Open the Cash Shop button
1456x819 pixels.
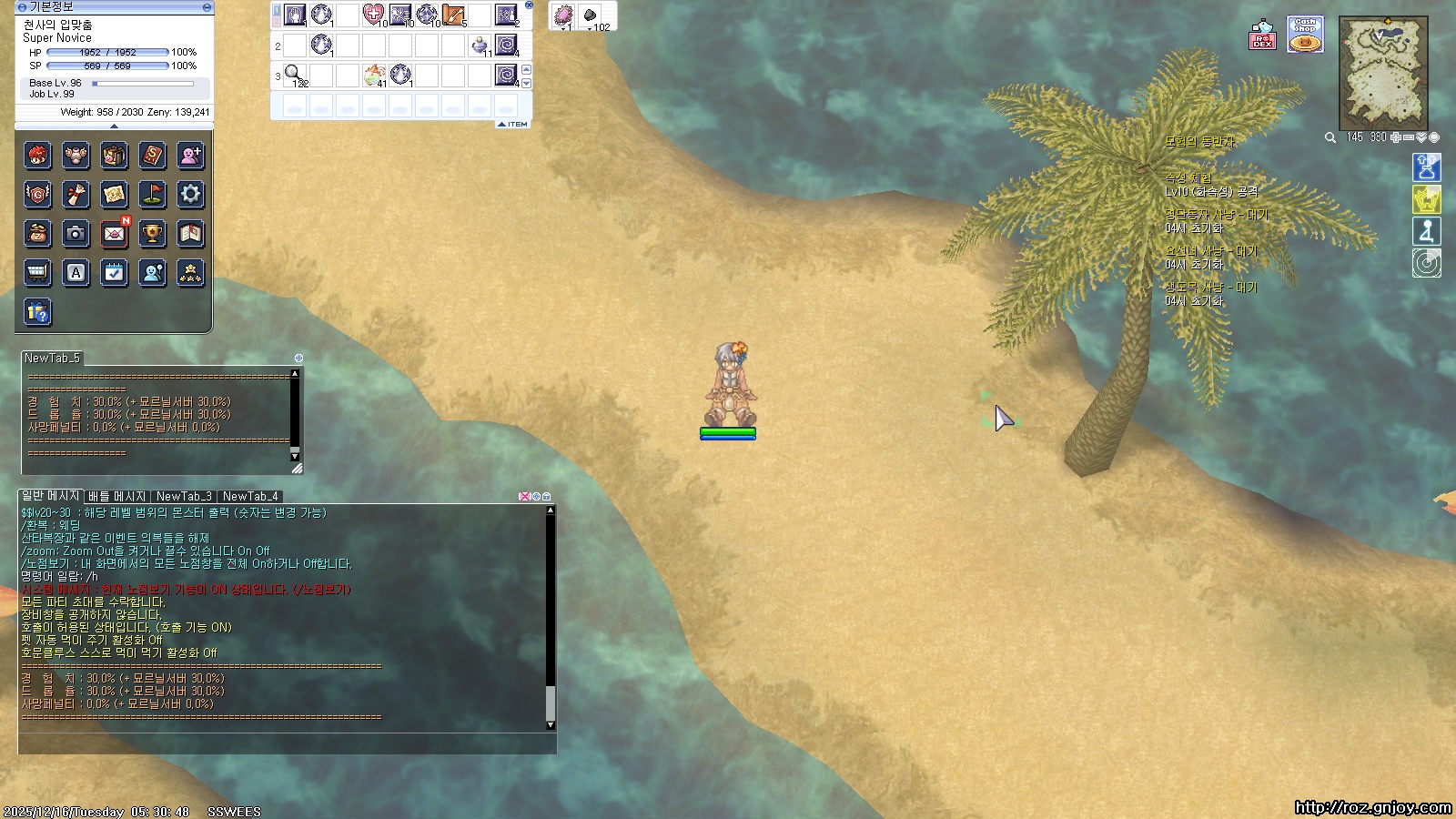pos(1305,35)
